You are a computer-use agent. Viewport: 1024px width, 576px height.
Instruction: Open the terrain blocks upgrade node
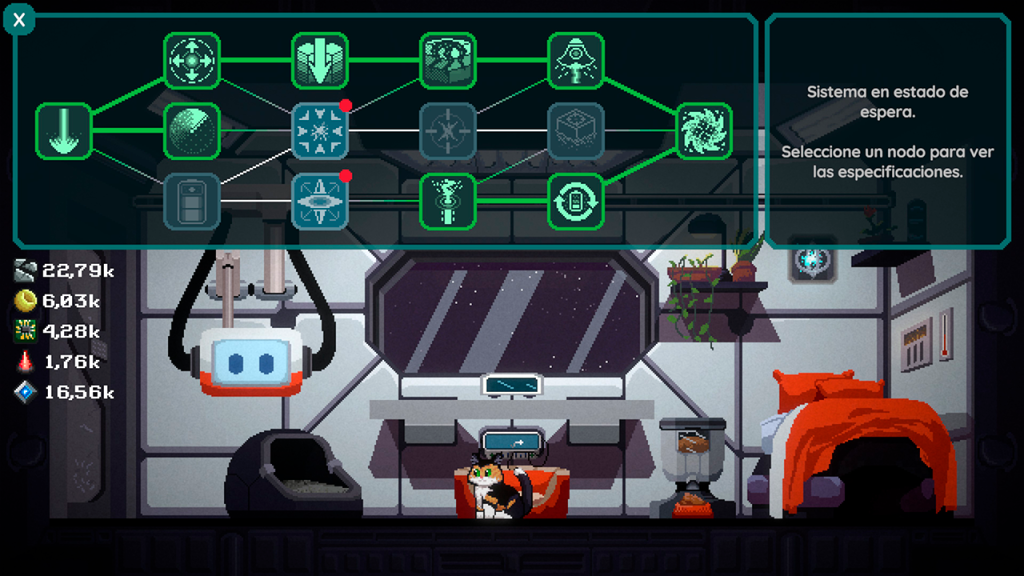pos(448,61)
